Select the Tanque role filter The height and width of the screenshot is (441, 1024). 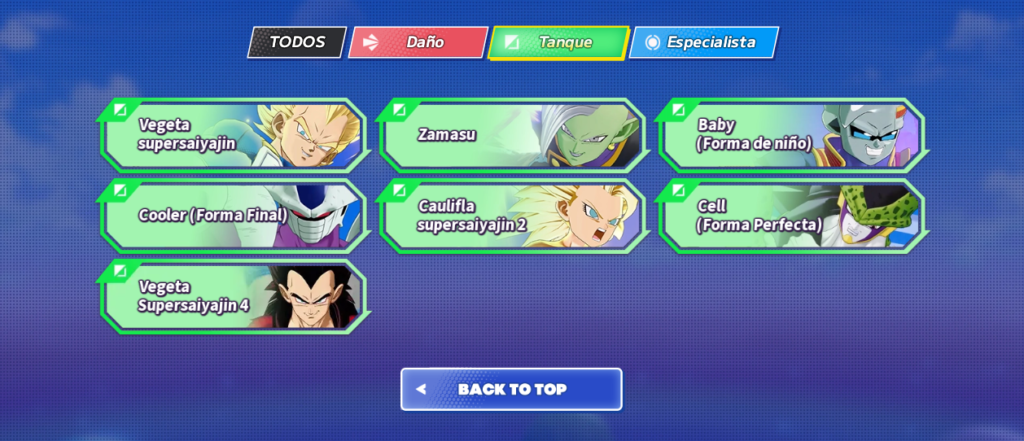click(559, 42)
